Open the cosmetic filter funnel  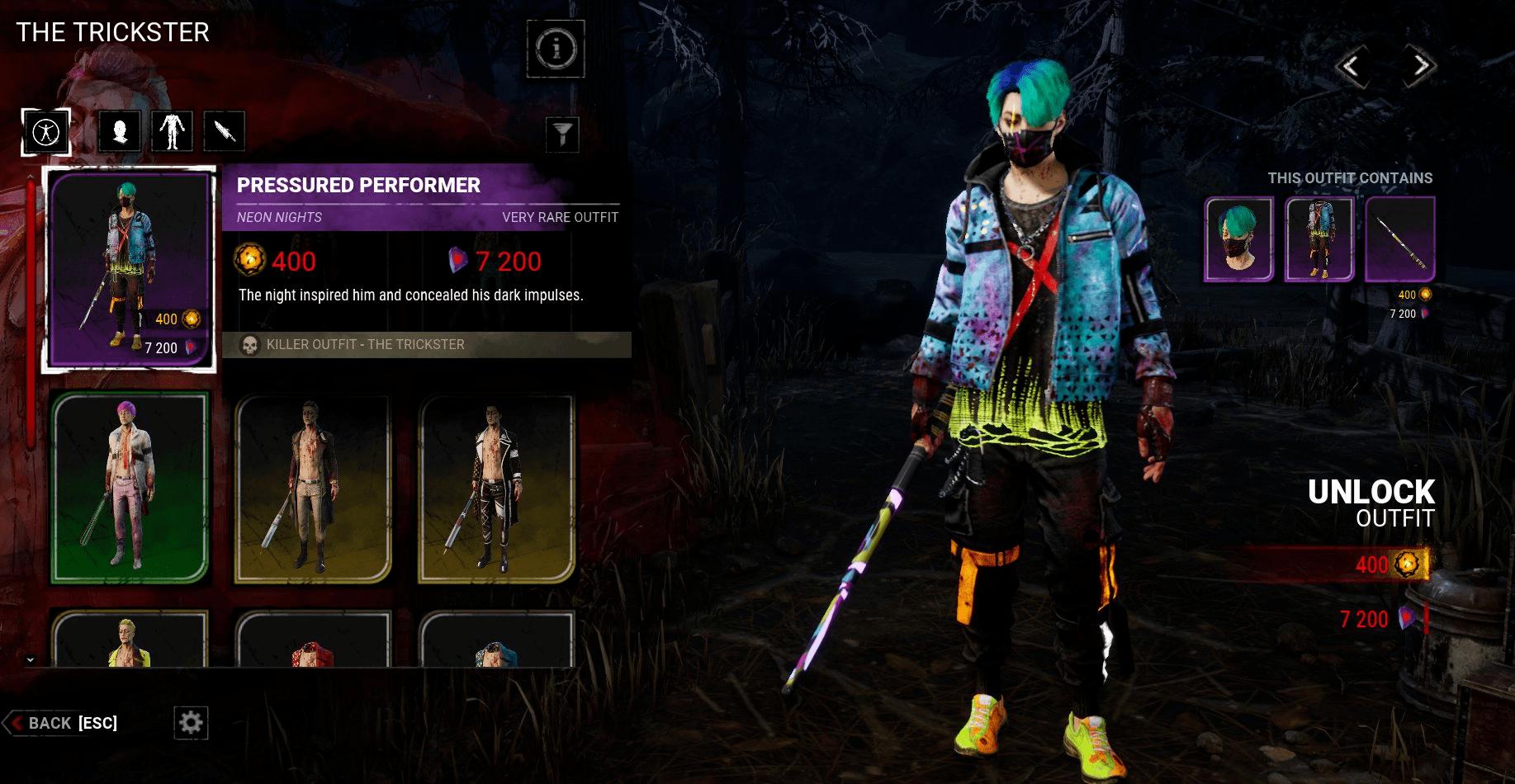562,134
